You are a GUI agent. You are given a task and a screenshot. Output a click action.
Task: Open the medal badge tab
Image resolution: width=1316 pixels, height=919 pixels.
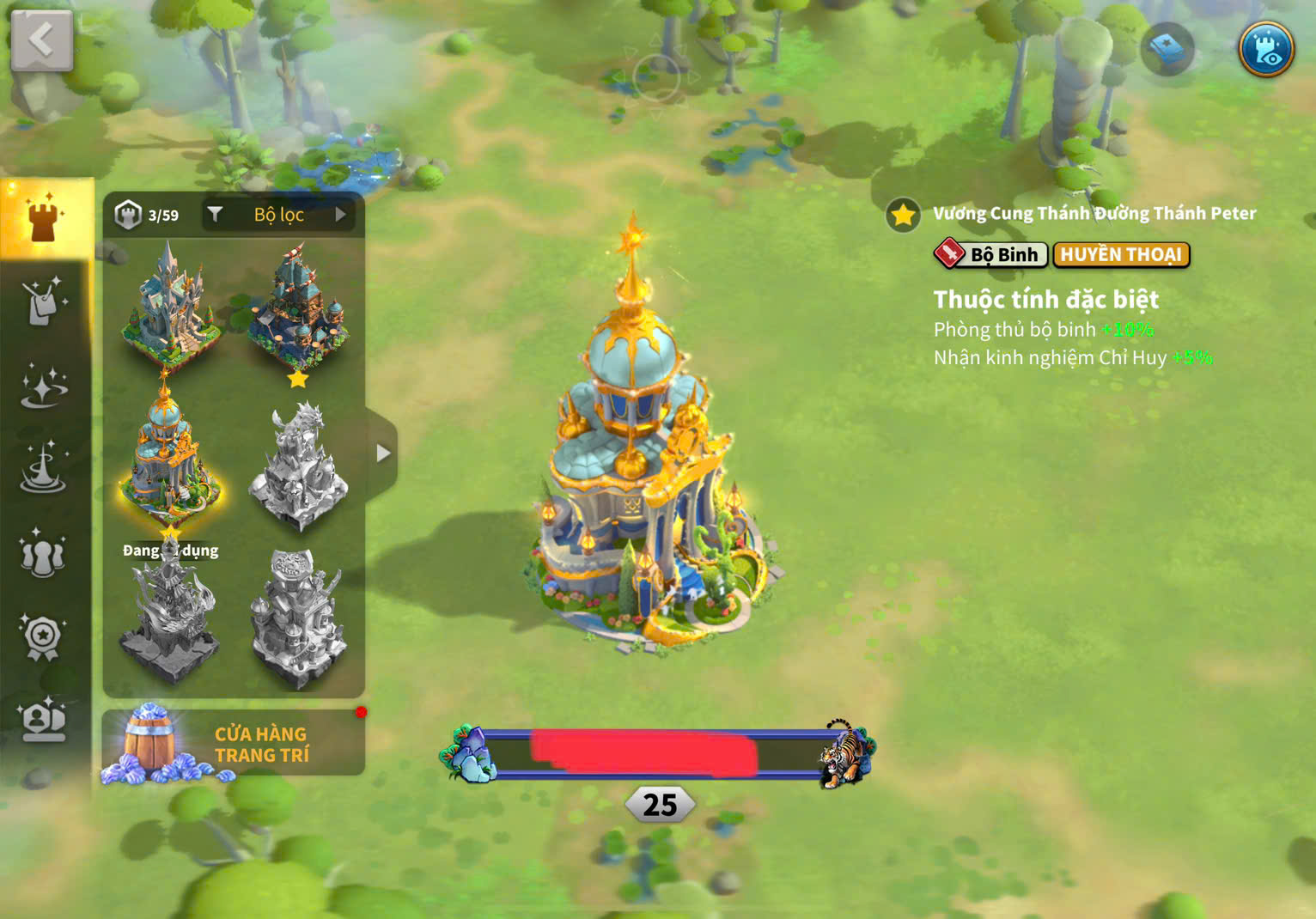tap(43, 636)
